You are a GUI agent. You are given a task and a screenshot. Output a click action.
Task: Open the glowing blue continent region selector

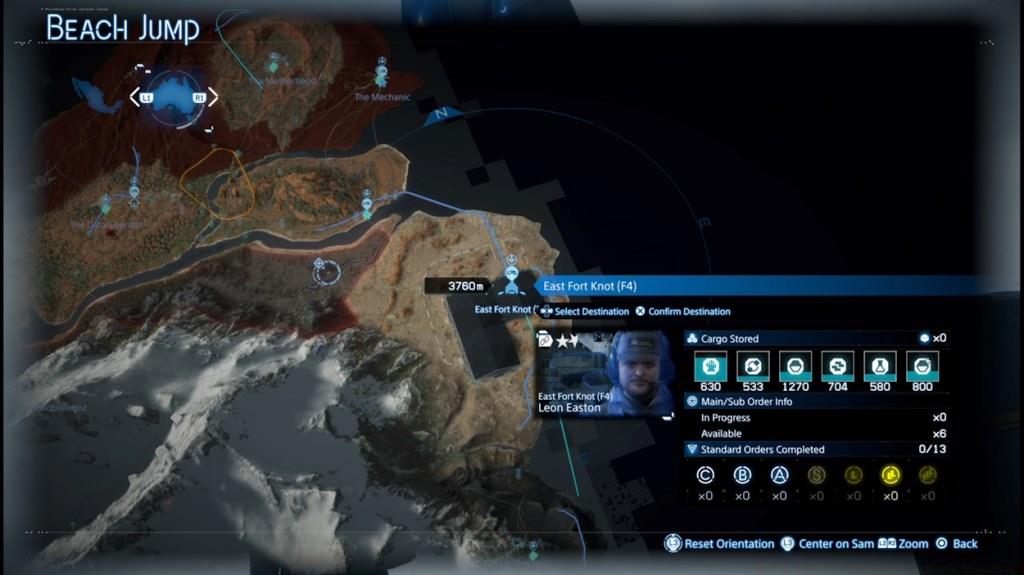173,97
